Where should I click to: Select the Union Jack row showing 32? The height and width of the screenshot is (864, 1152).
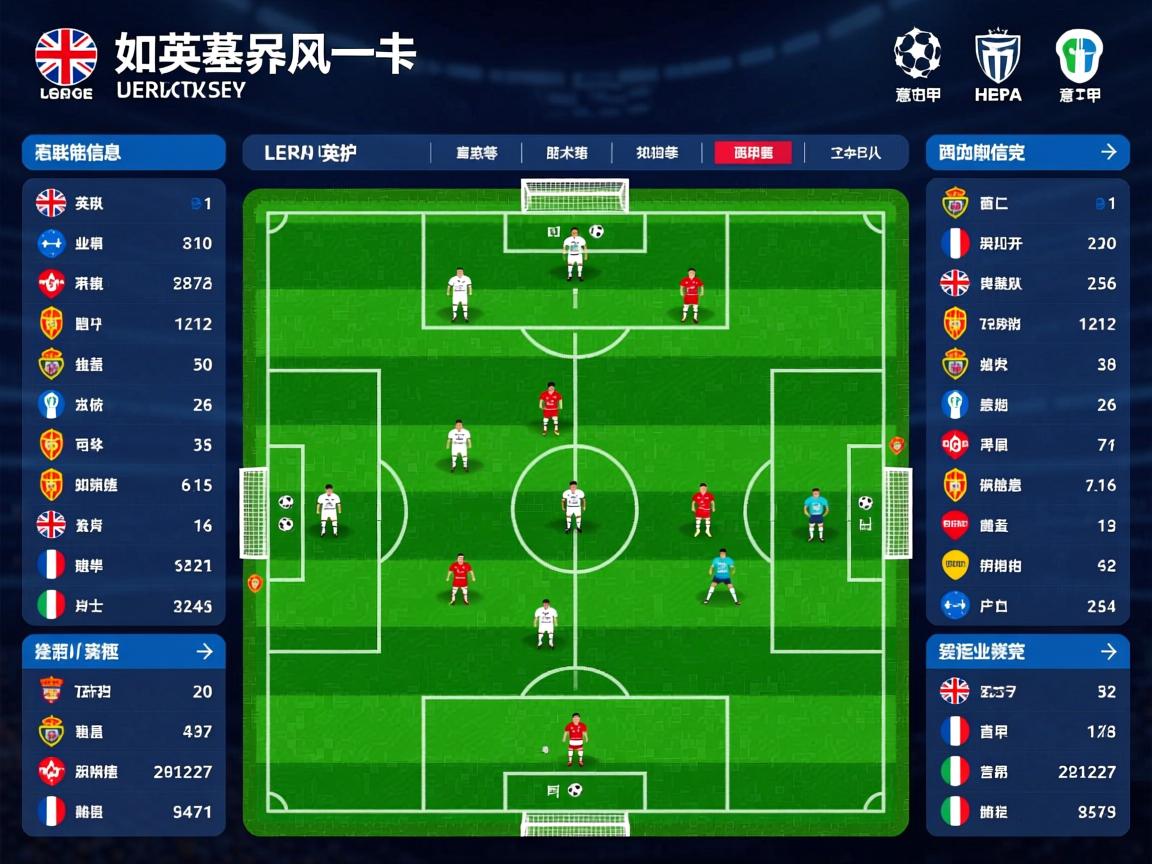[x=1028, y=691]
